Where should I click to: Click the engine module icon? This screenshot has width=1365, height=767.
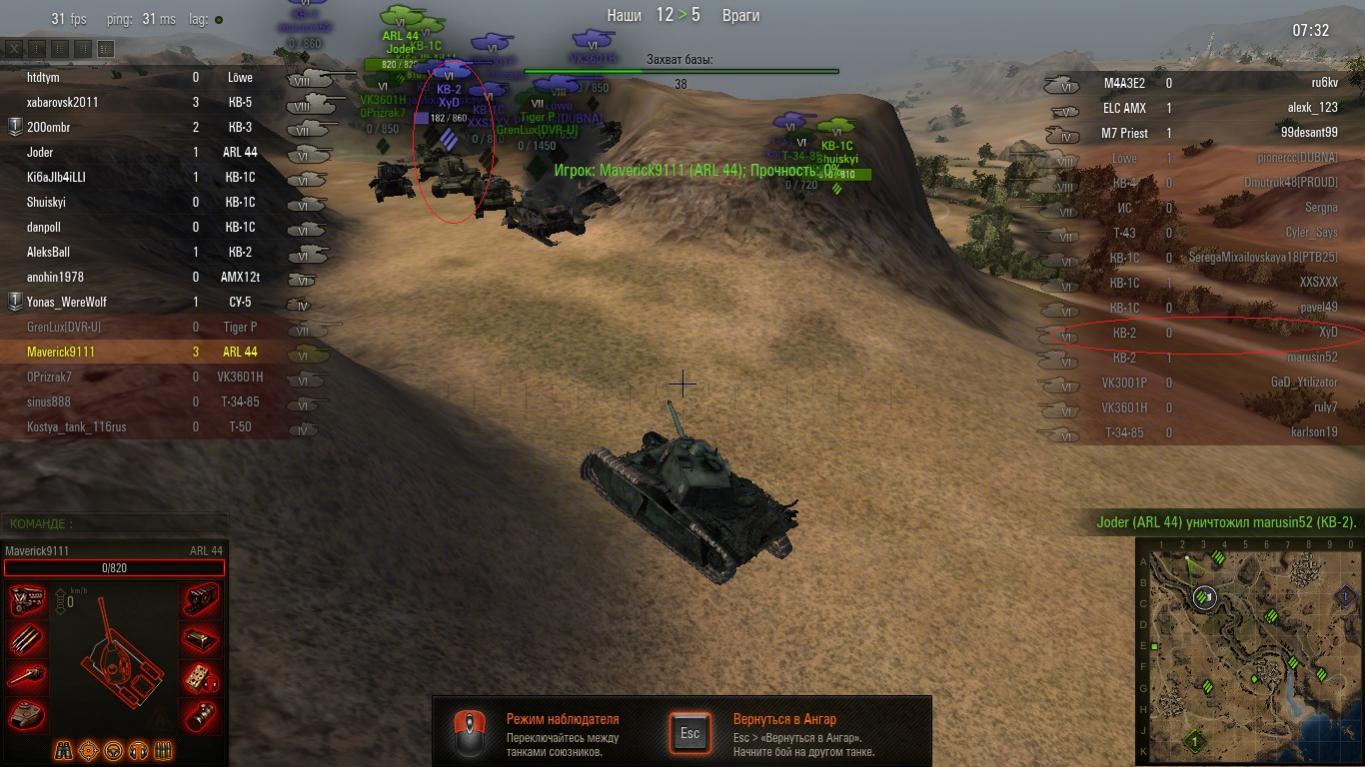pyautogui.click(x=27, y=600)
